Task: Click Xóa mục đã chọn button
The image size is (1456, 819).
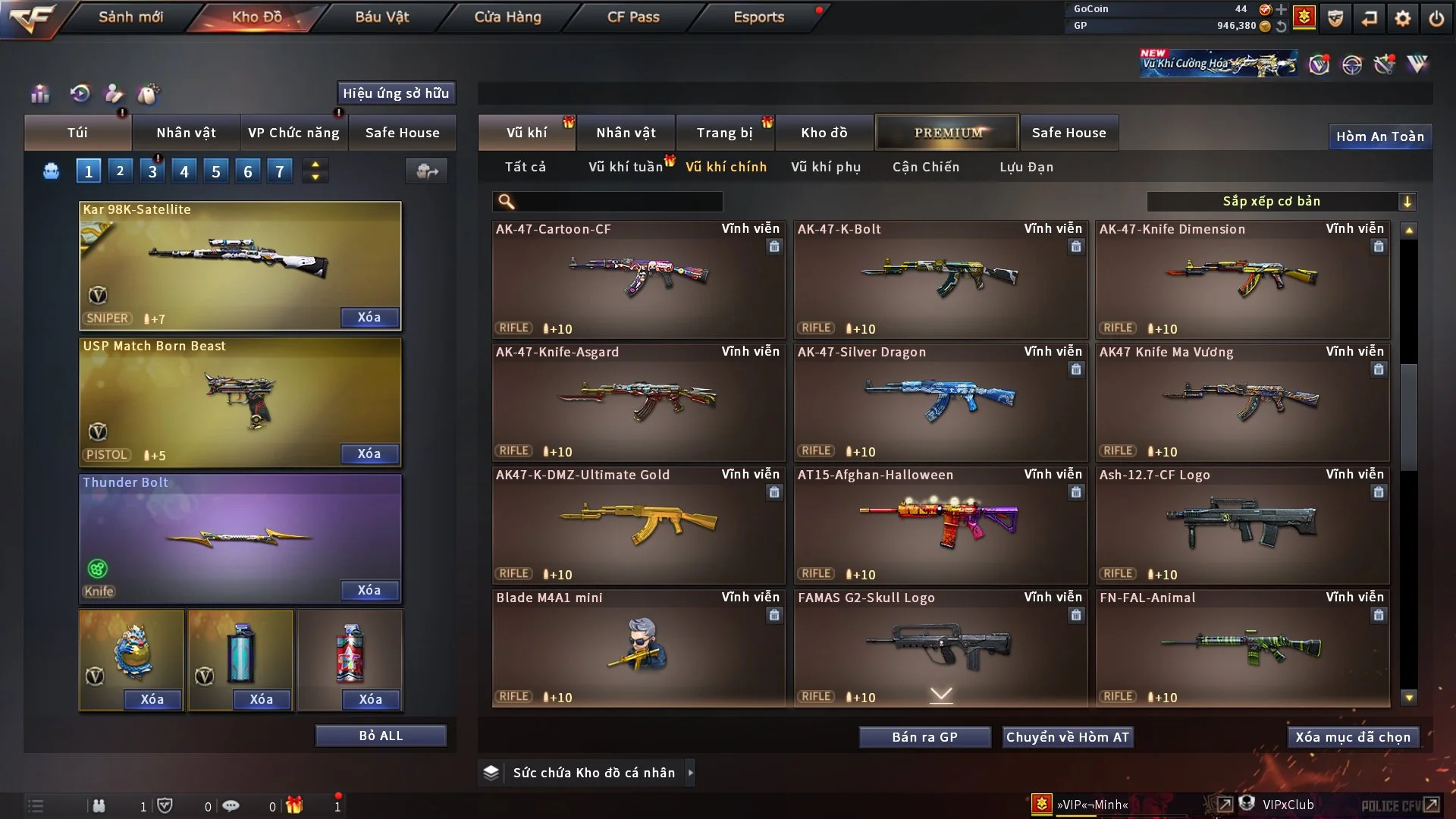Action: point(1352,737)
